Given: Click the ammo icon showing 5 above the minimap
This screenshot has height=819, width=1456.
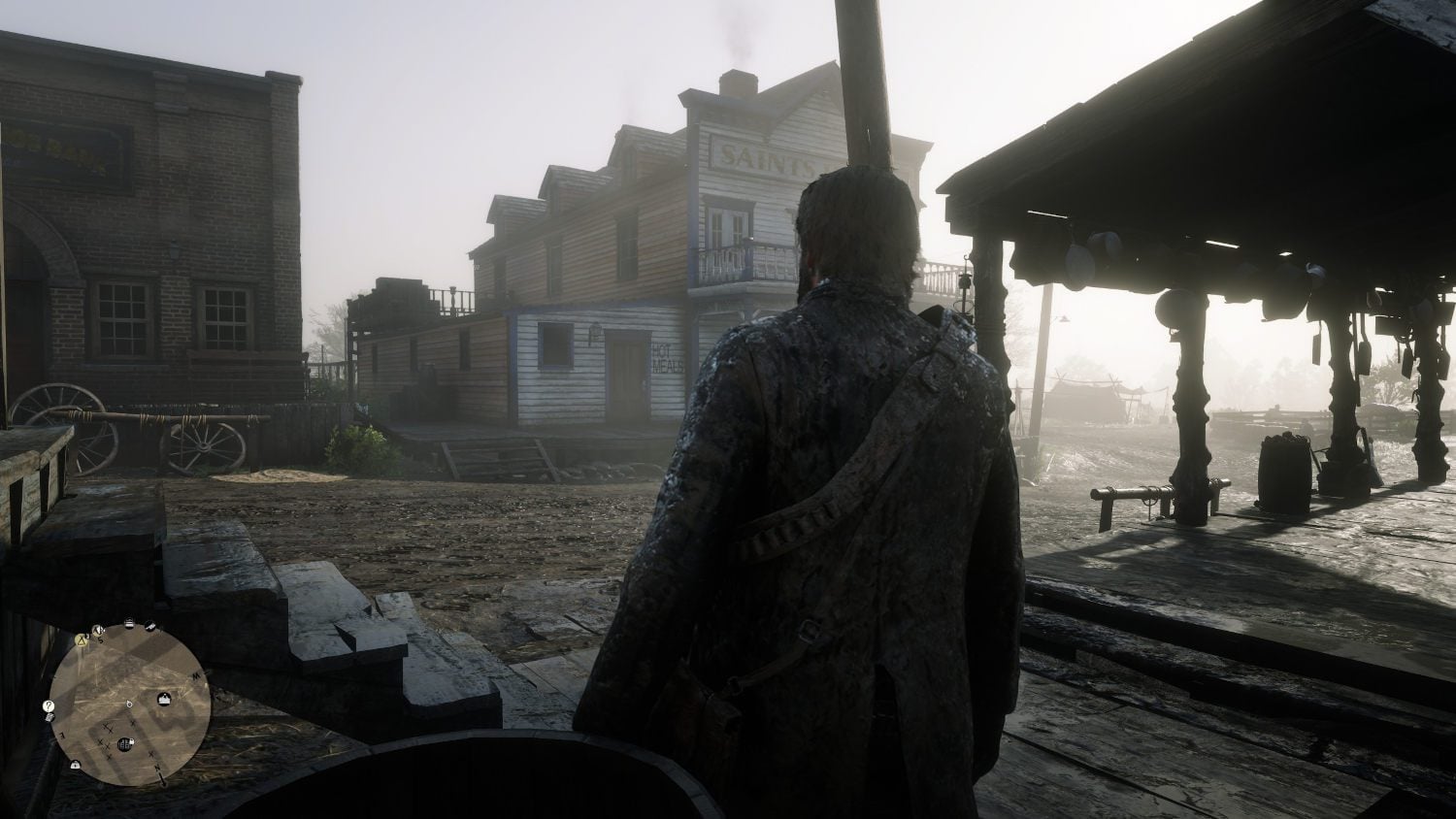Looking at the screenshot, I should (x=97, y=631).
